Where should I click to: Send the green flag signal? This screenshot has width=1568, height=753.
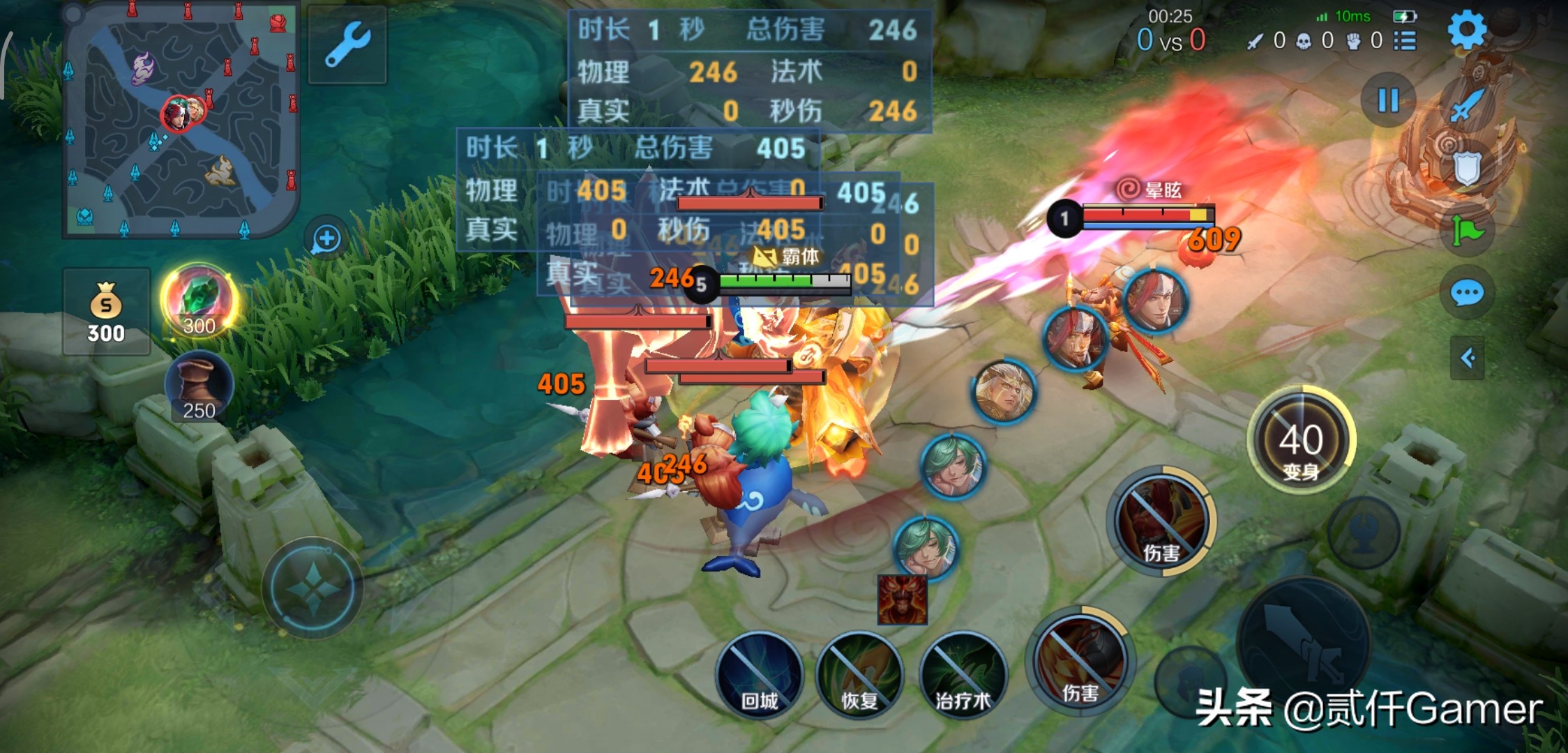pyautogui.click(x=1467, y=231)
